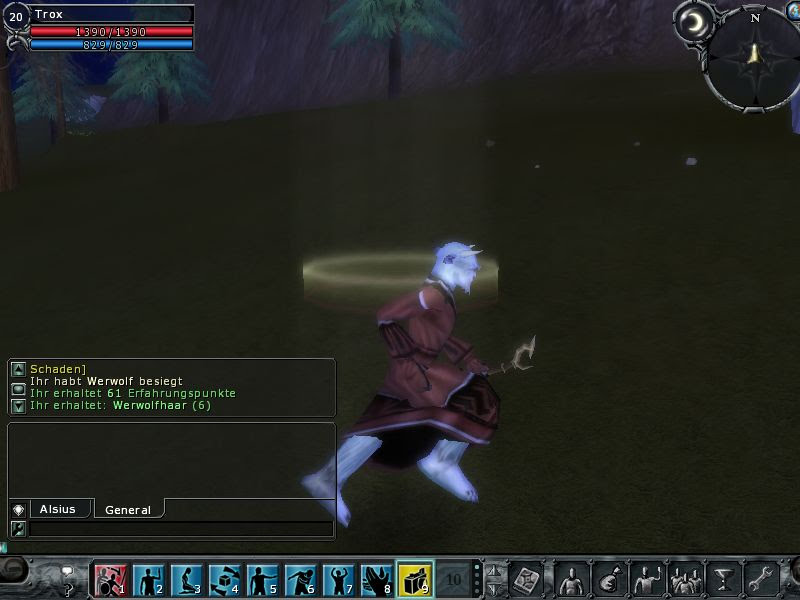
Task: Open the wrench settings menu in toolbar
Action: (761, 579)
